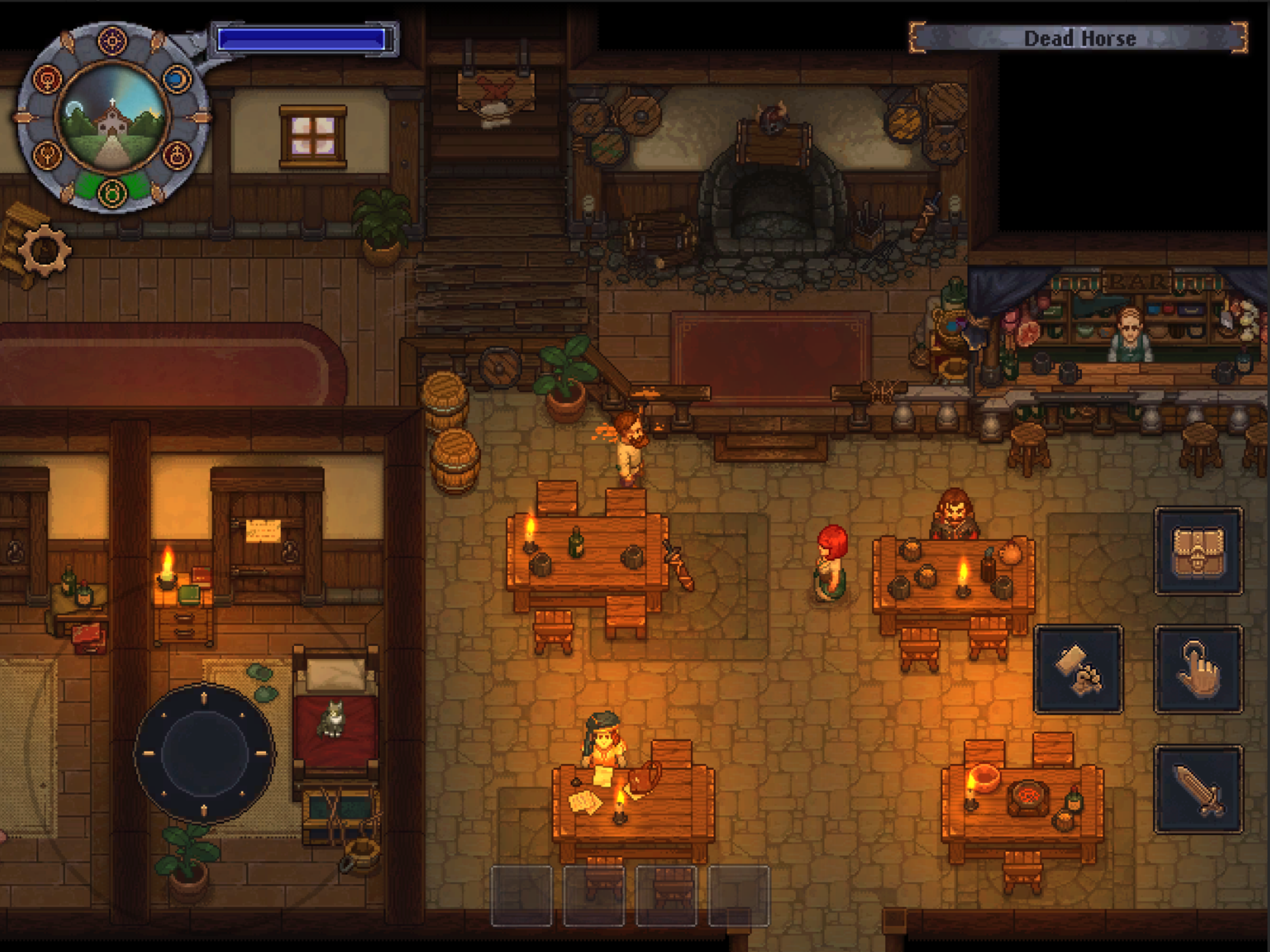The height and width of the screenshot is (952, 1270).
Task: Open the inventory chest button
Action: point(1198,551)
